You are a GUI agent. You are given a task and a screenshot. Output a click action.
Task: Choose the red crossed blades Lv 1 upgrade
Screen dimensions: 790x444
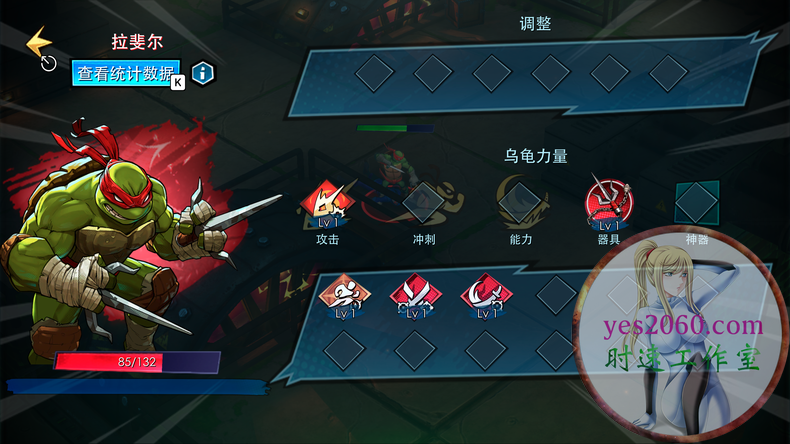coord(414,295)
